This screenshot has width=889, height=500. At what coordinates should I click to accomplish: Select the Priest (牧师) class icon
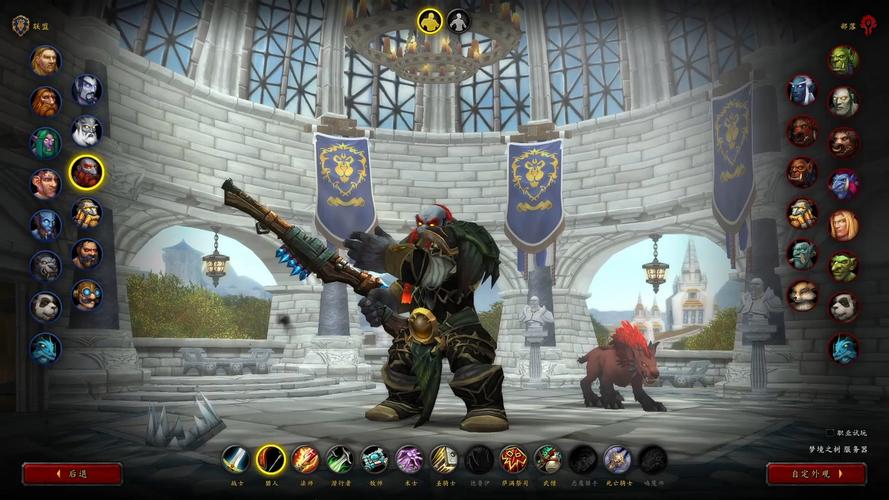pos(375,459)
